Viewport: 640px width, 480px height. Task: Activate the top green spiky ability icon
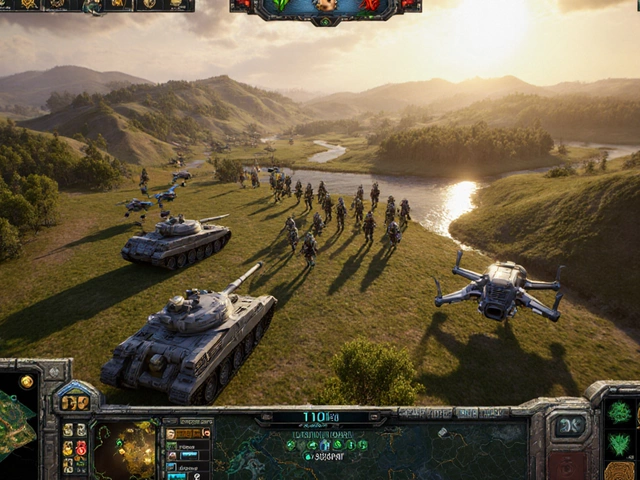tap(620, 412)
